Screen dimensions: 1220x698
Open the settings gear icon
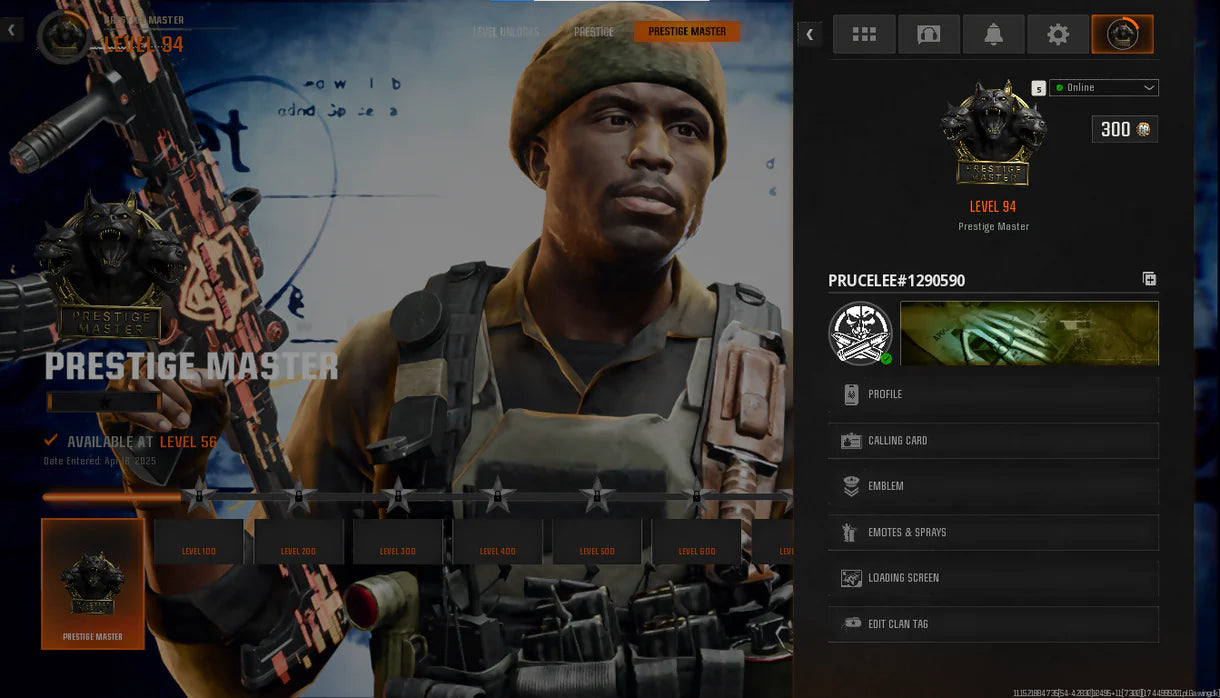1058,35
